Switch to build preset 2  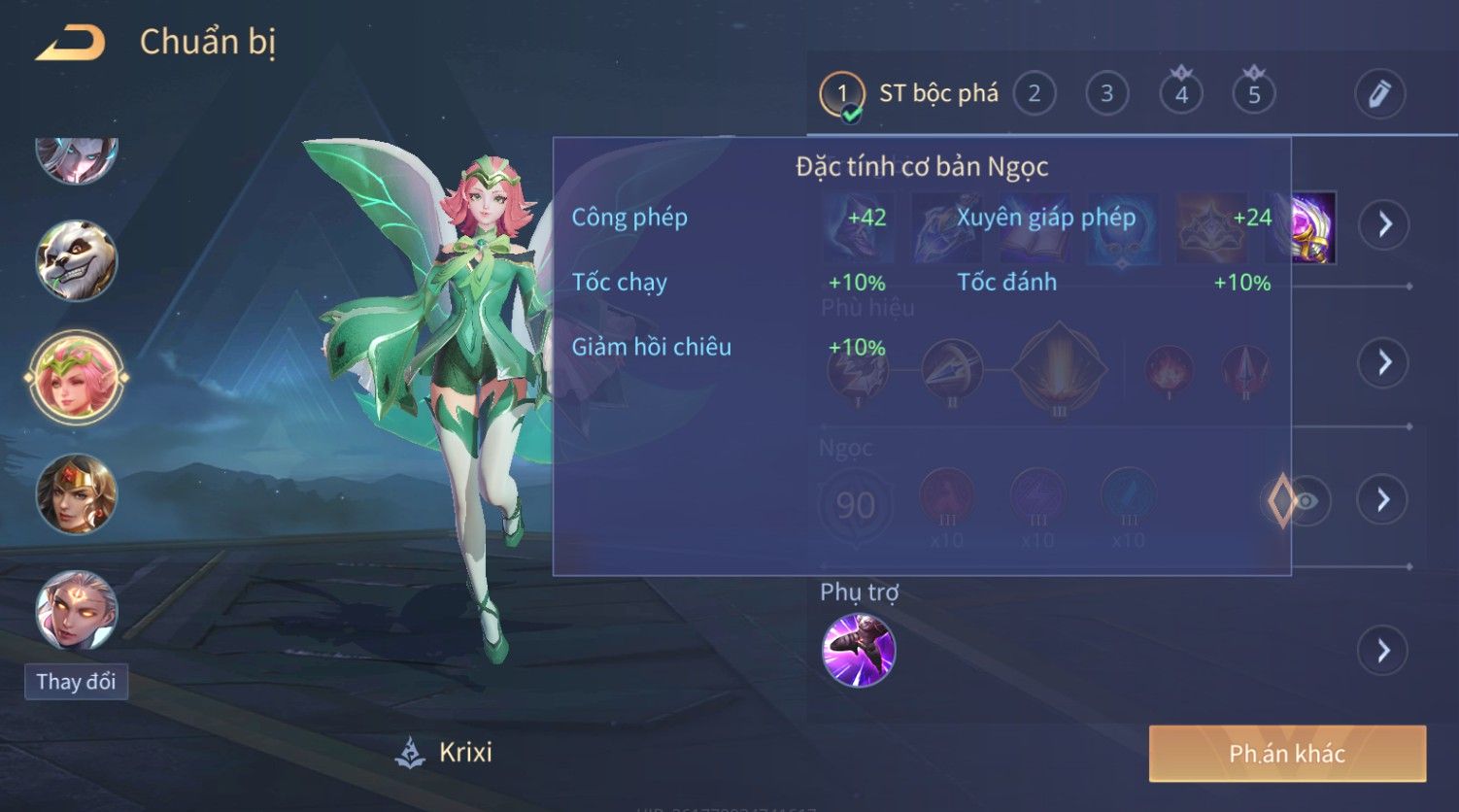[x=1035, y=94]
